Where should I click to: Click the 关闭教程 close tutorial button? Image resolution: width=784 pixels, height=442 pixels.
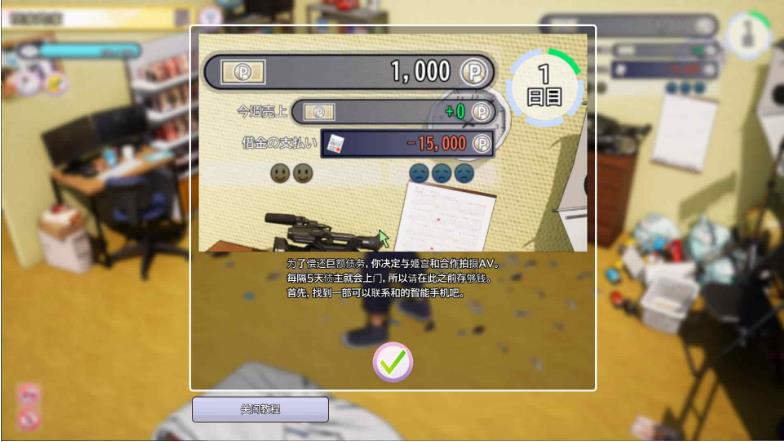(260, 409)
